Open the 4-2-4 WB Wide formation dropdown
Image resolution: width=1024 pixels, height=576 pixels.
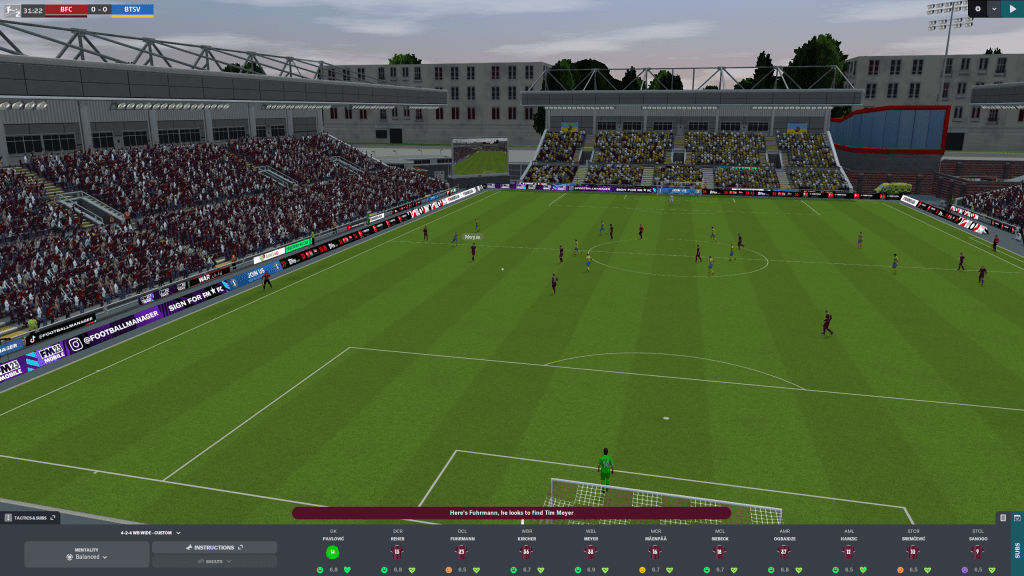coord(150,533)
